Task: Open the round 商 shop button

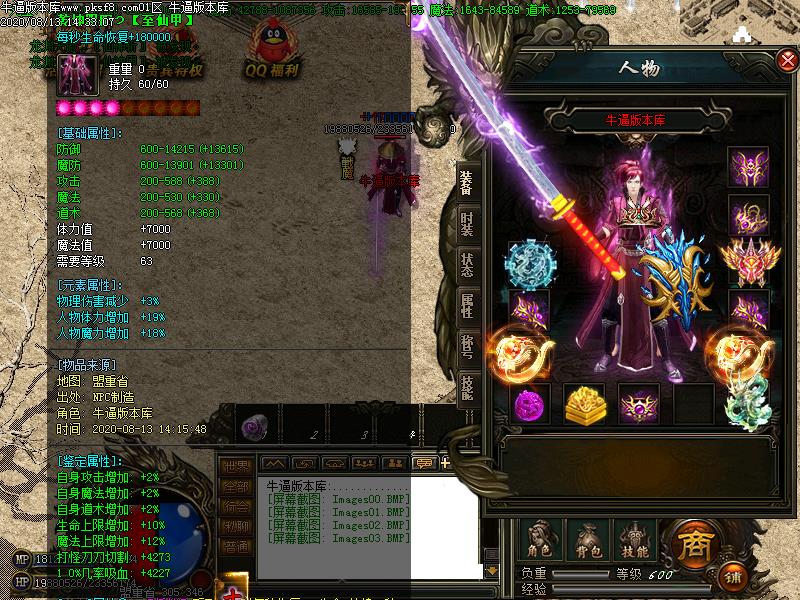Action: (693, 545)
